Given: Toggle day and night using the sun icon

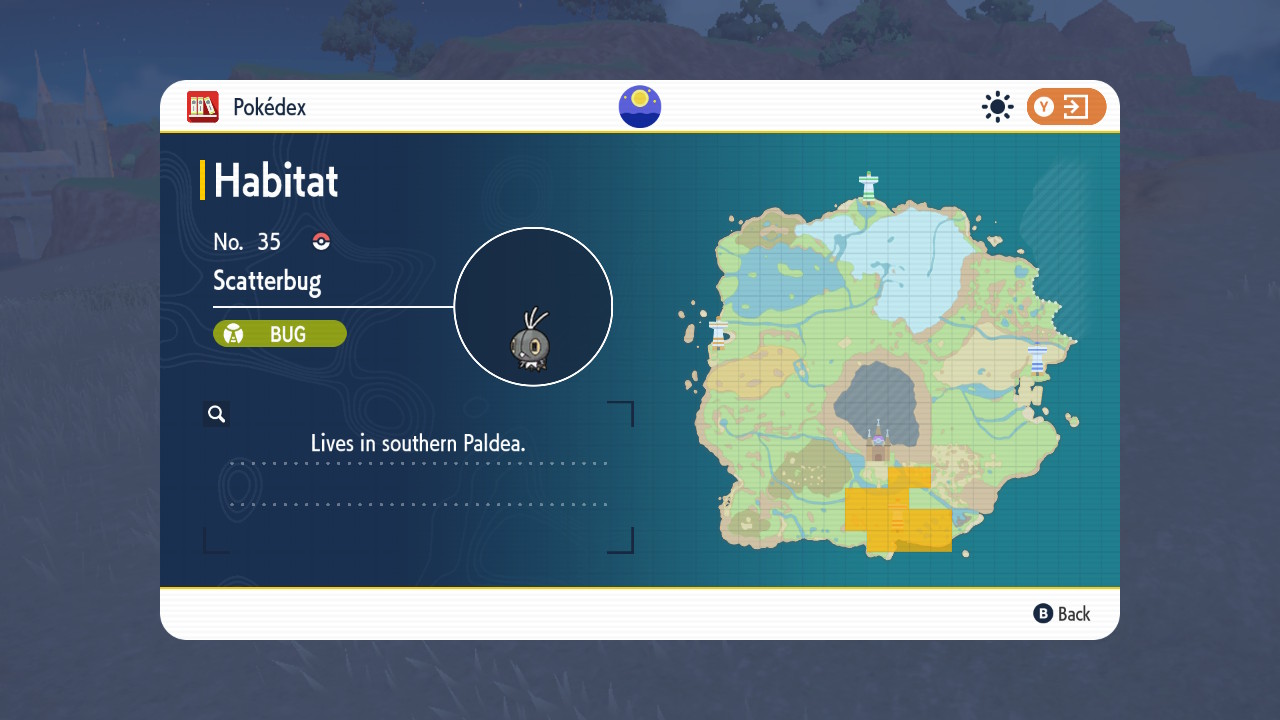Looking at the screenshot, I should pos(997,107).
